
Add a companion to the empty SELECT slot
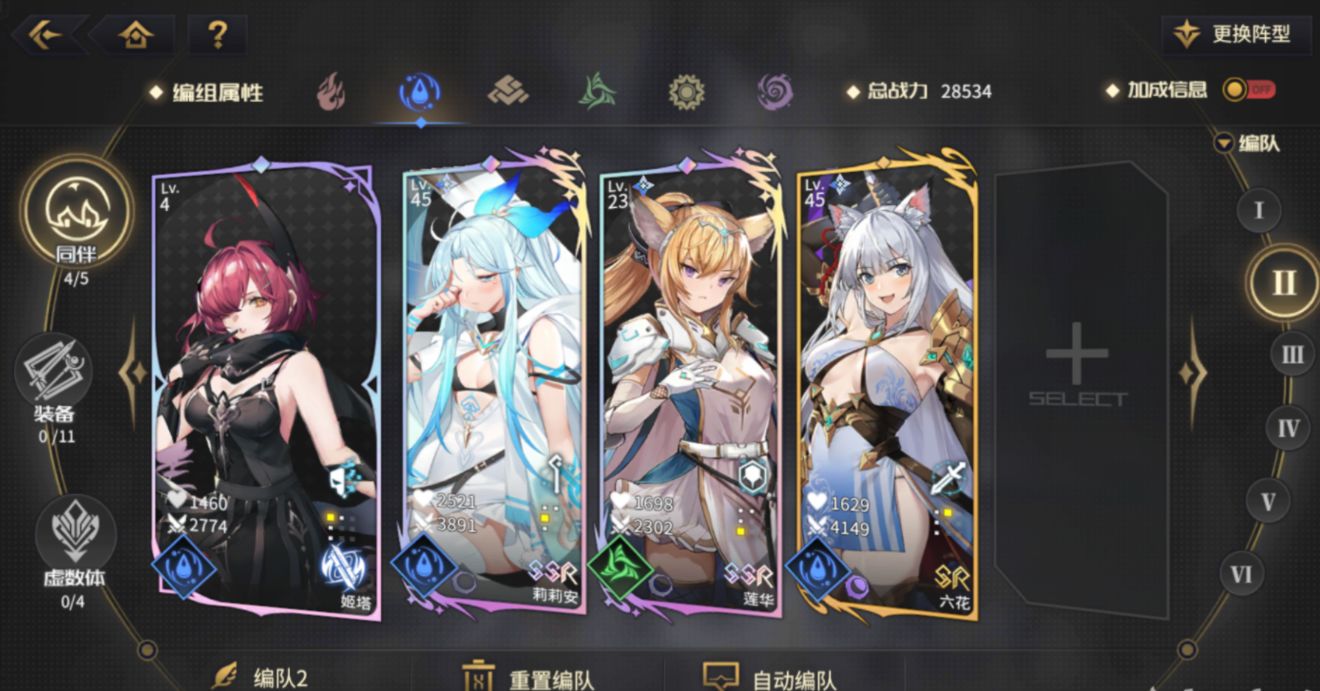[x=1078, y=375]
